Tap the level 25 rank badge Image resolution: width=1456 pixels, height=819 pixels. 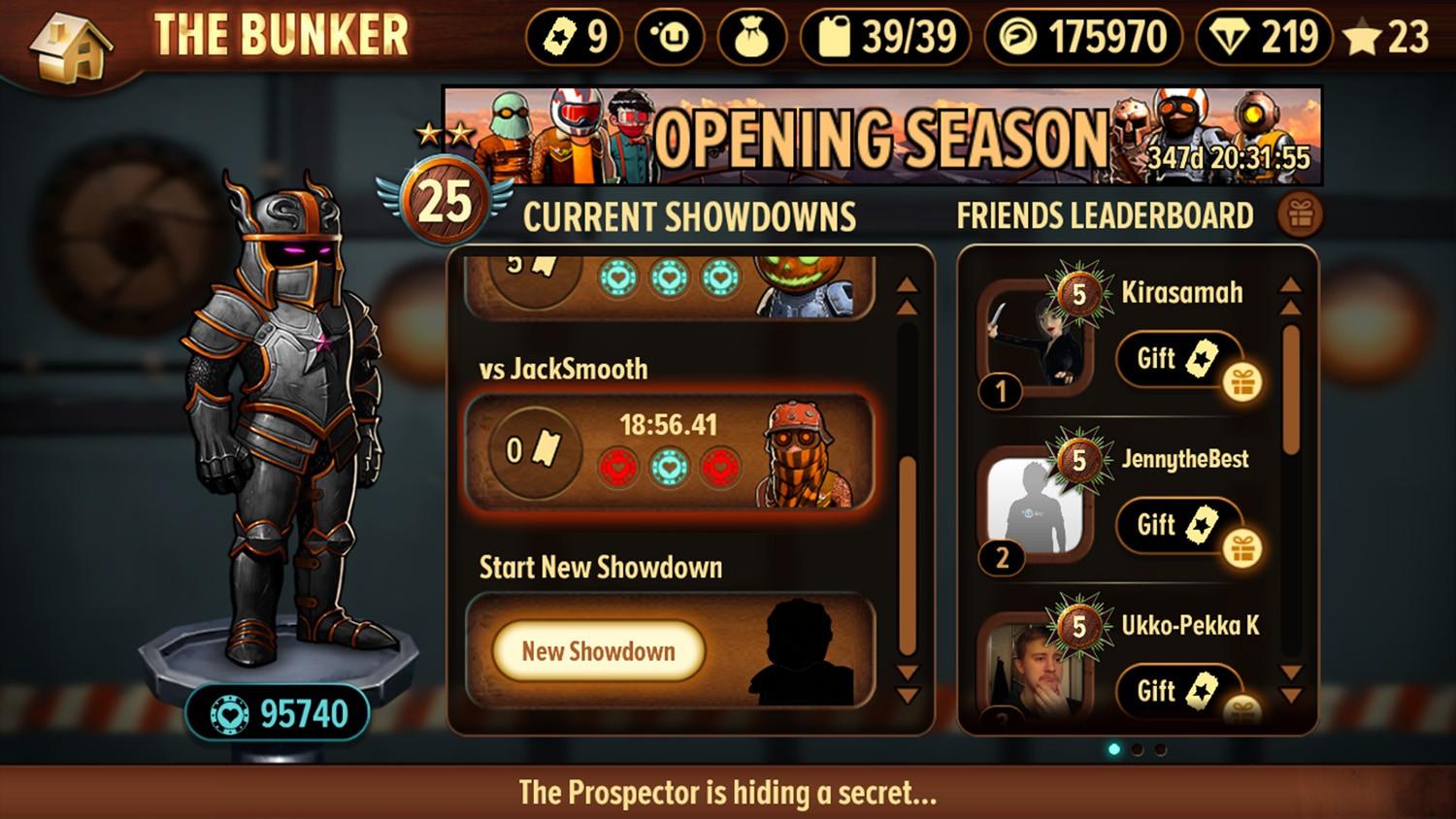pos(445,202)
